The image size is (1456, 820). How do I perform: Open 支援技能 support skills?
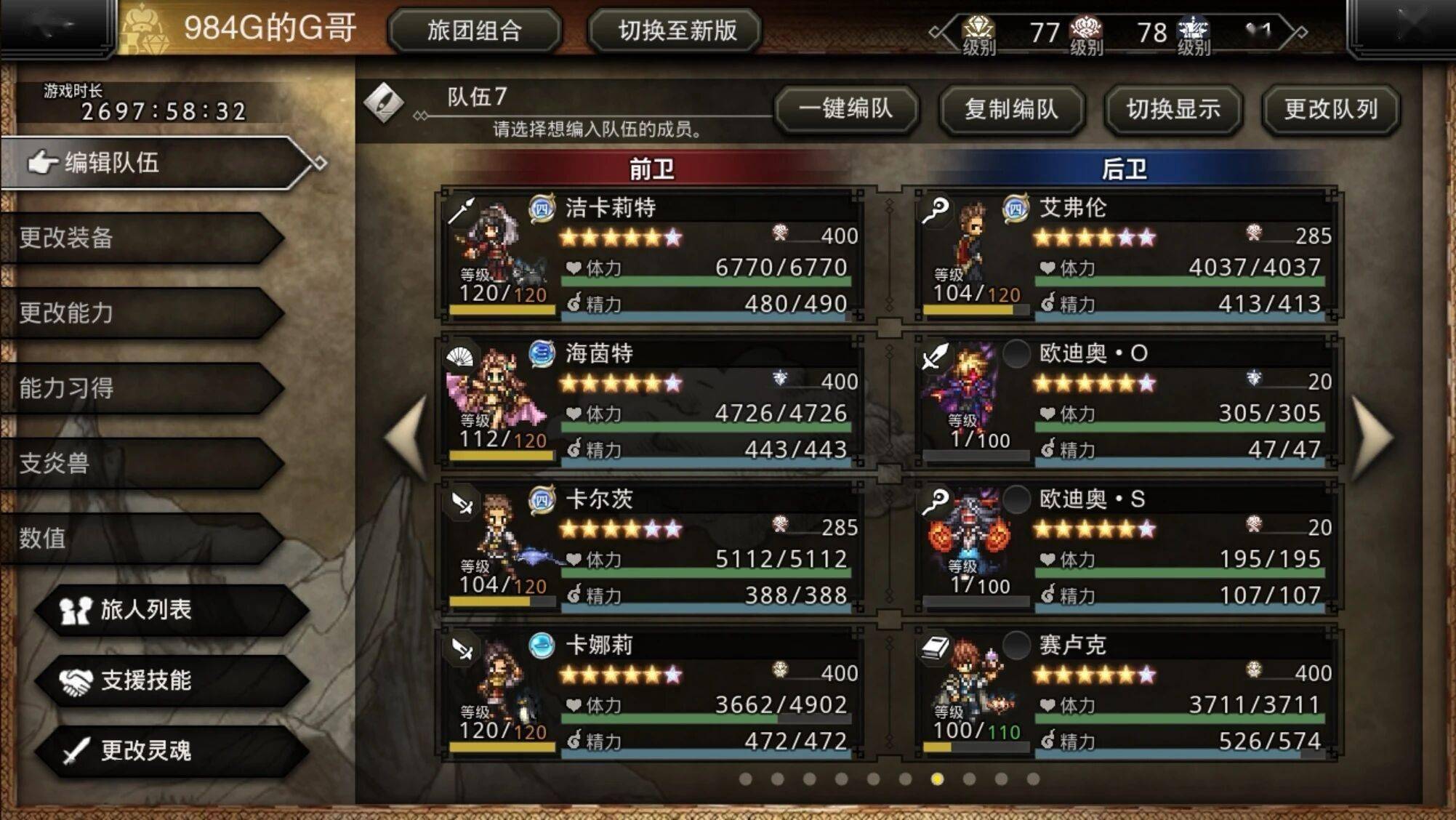[x=171, y=680]
